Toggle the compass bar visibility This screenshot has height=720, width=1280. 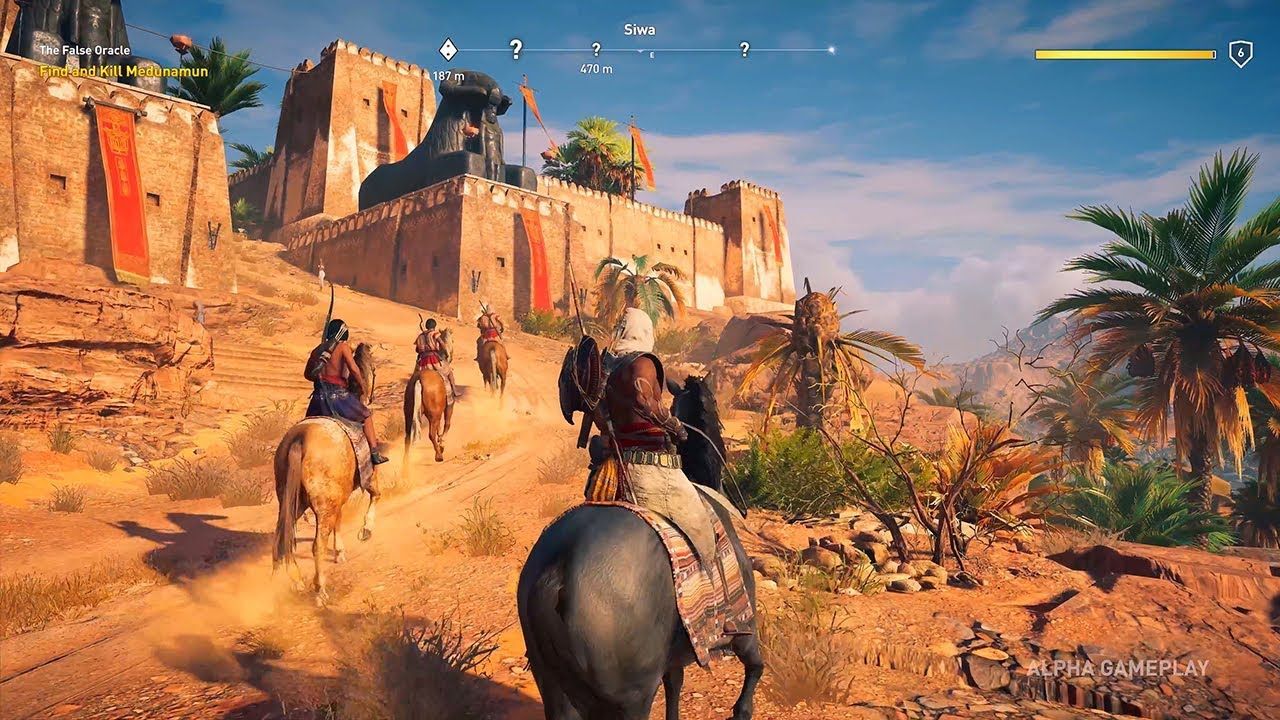point(640,47)
